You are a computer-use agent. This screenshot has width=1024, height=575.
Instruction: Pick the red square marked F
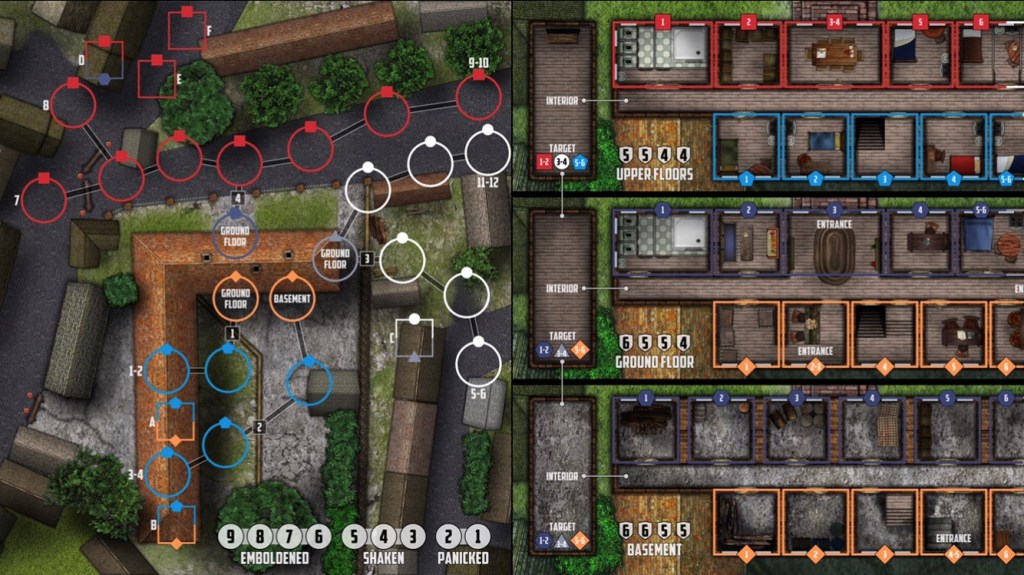(x=186, y=31)
